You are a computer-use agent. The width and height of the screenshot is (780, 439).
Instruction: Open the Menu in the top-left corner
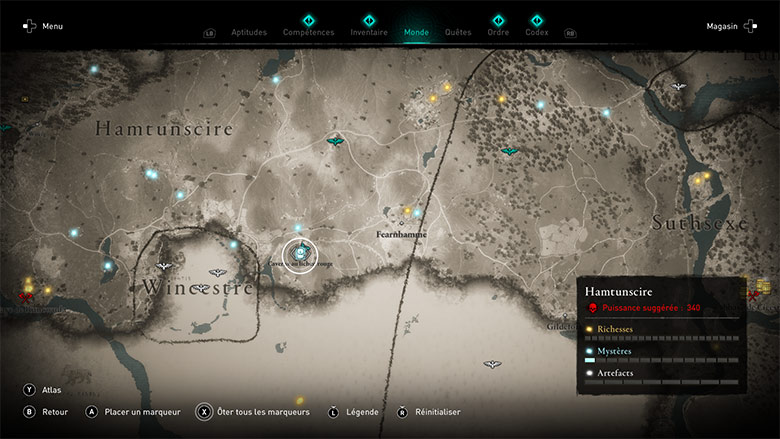tap(43, 26)
